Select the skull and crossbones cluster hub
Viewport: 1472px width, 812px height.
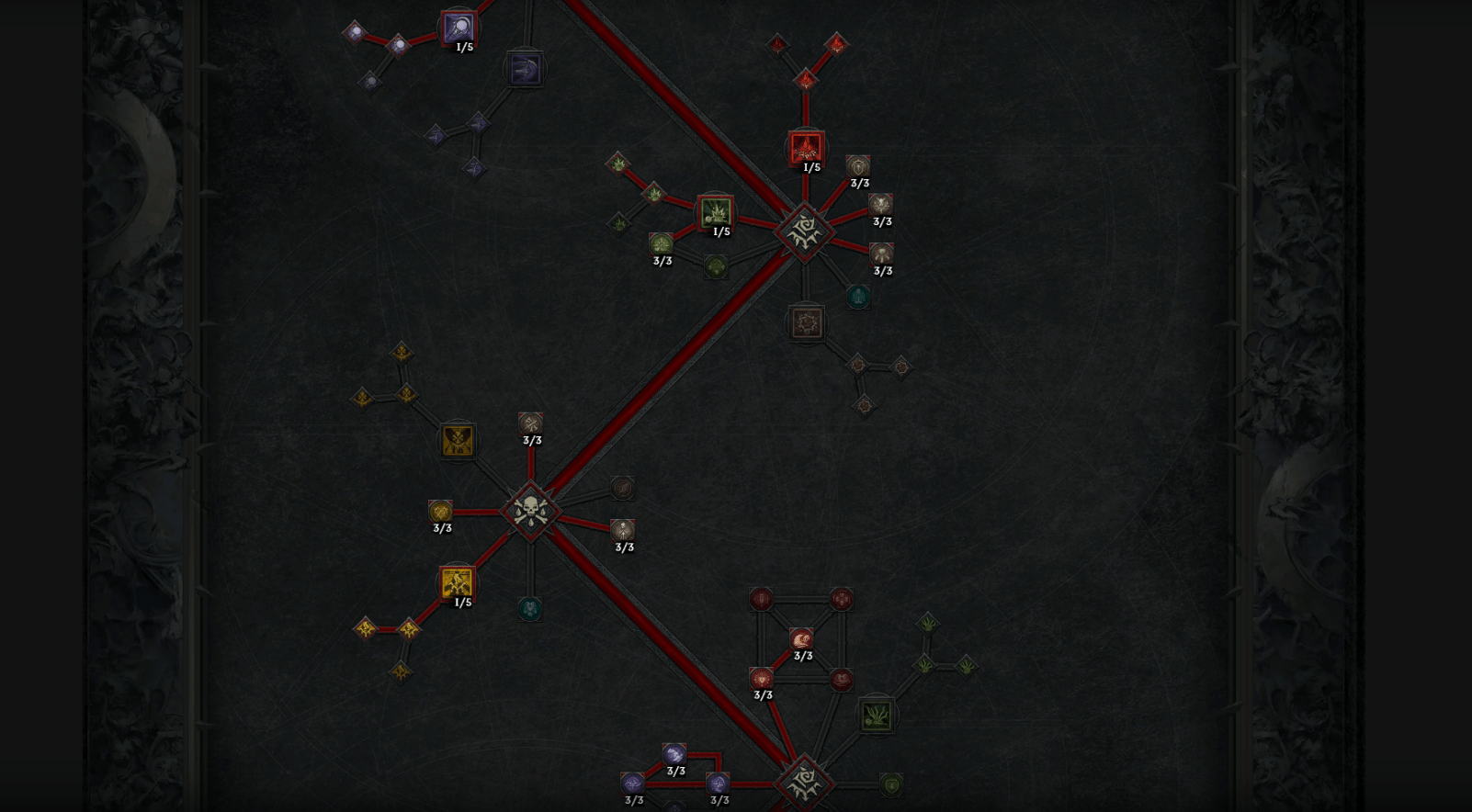(530, 511)
